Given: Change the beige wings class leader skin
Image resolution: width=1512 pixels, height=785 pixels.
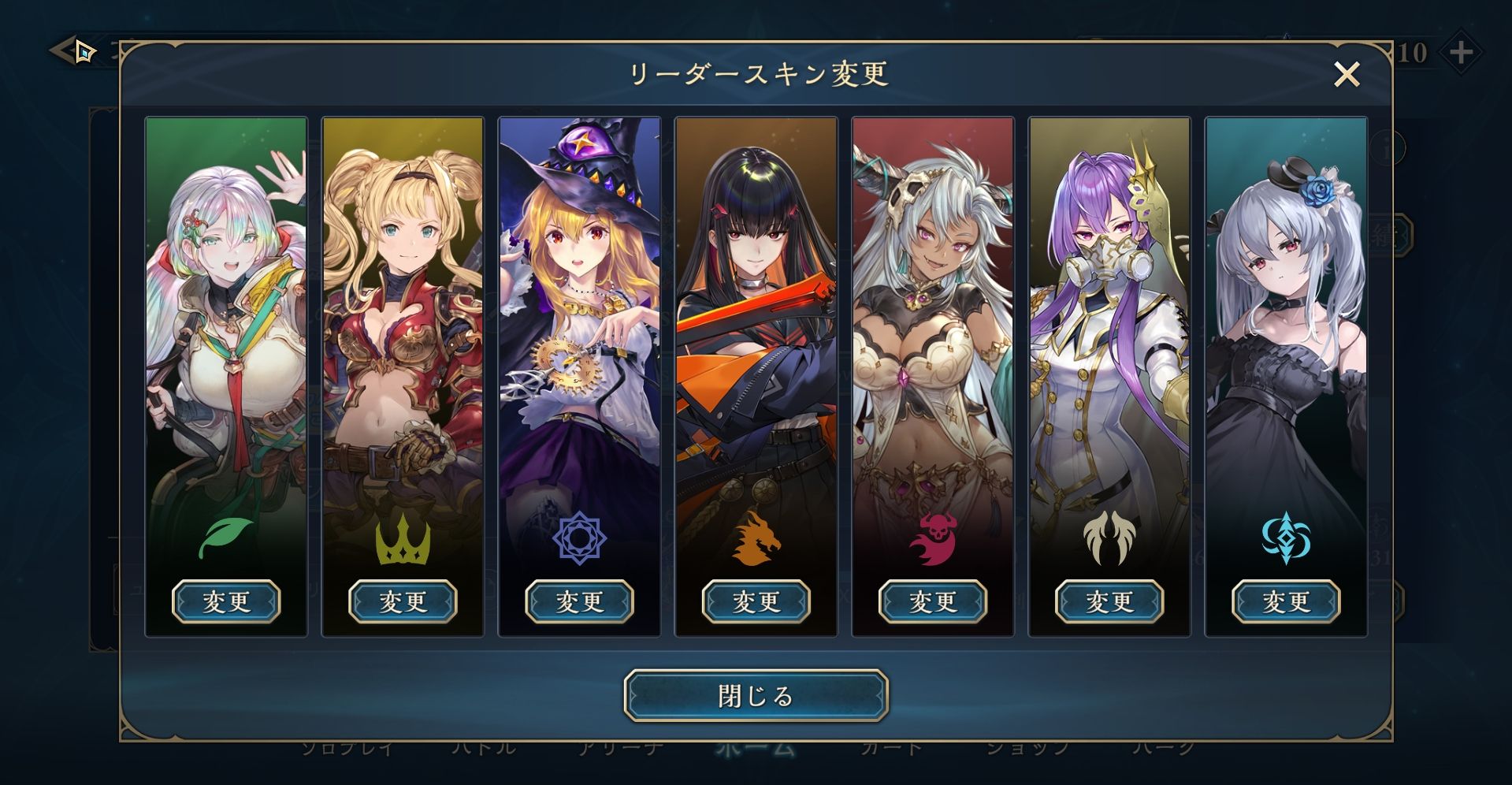Looking at the screenshot, I should [x=1109, y=602].
